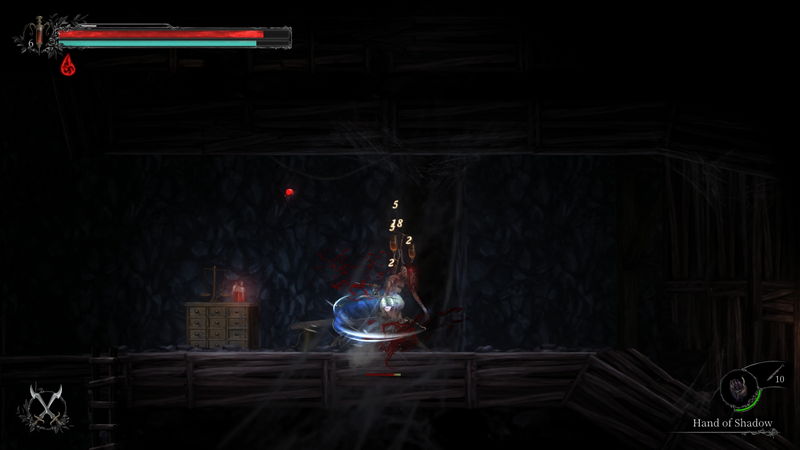This screenshot has width=800, height=450.
Task: Activate the Hand of Shadow ability
Action: tap(741, 388)
